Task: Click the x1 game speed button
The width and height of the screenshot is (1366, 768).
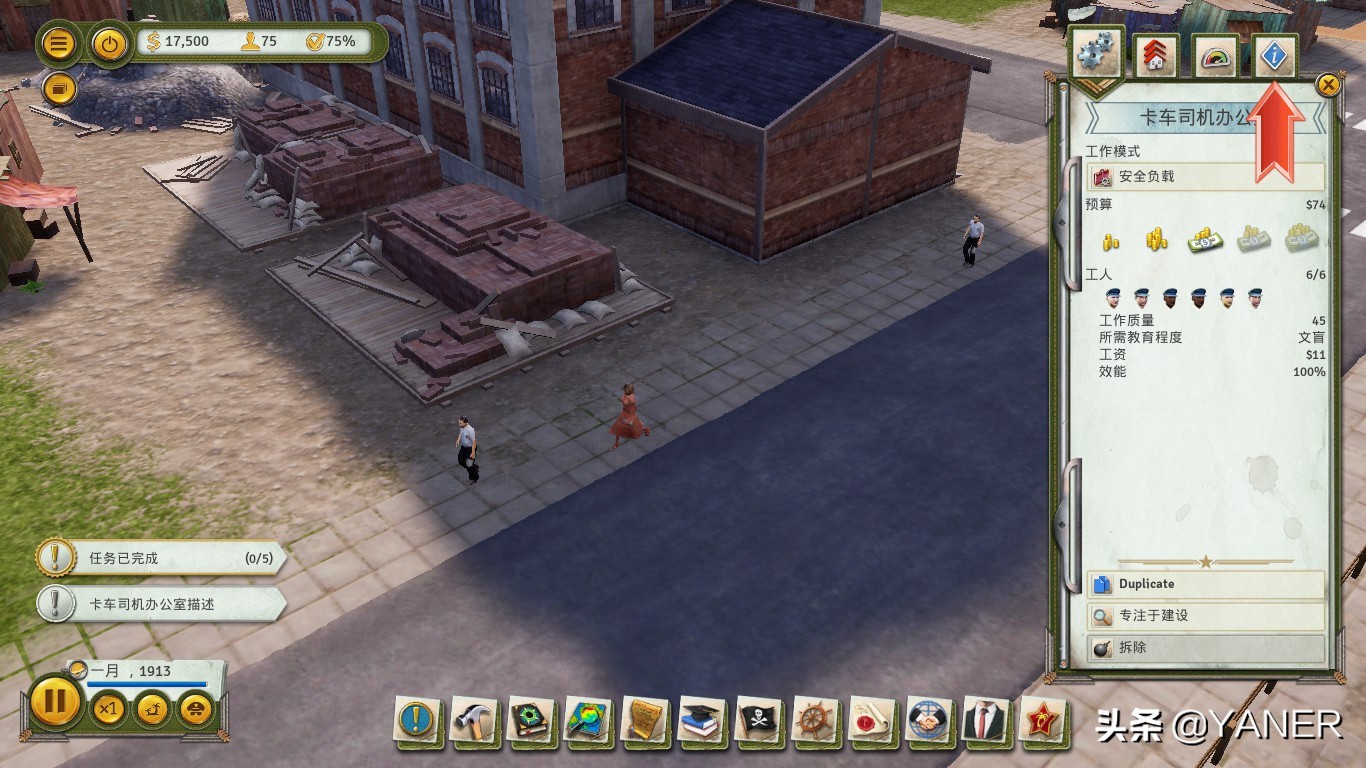Action: (109, 711)
